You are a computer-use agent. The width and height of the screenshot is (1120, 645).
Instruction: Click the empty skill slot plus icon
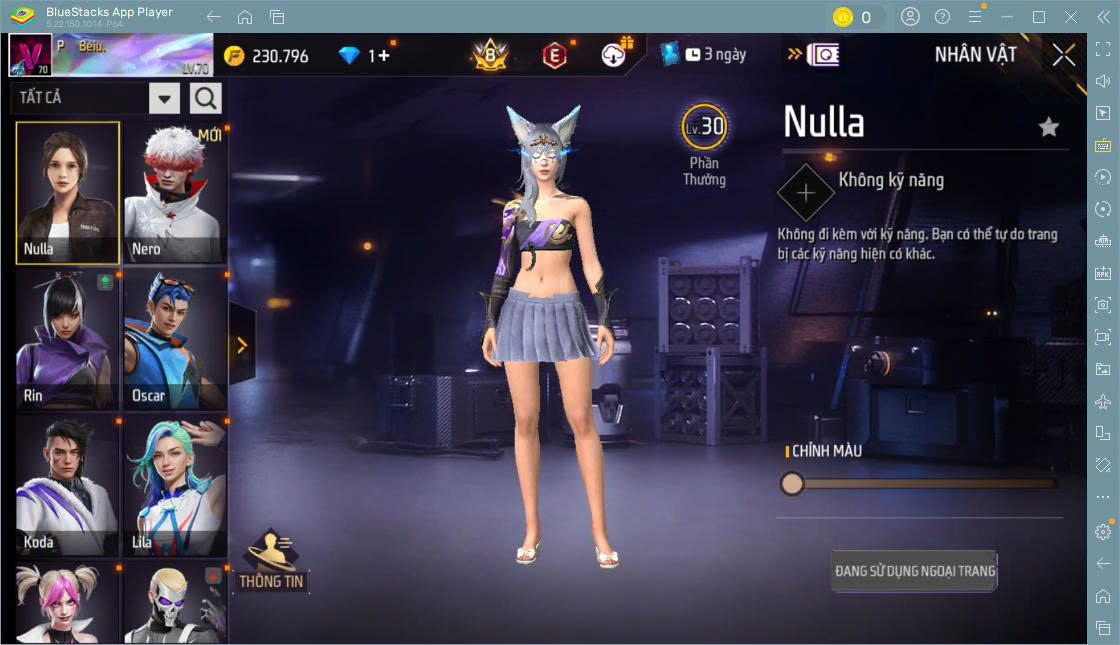point(806,192)
